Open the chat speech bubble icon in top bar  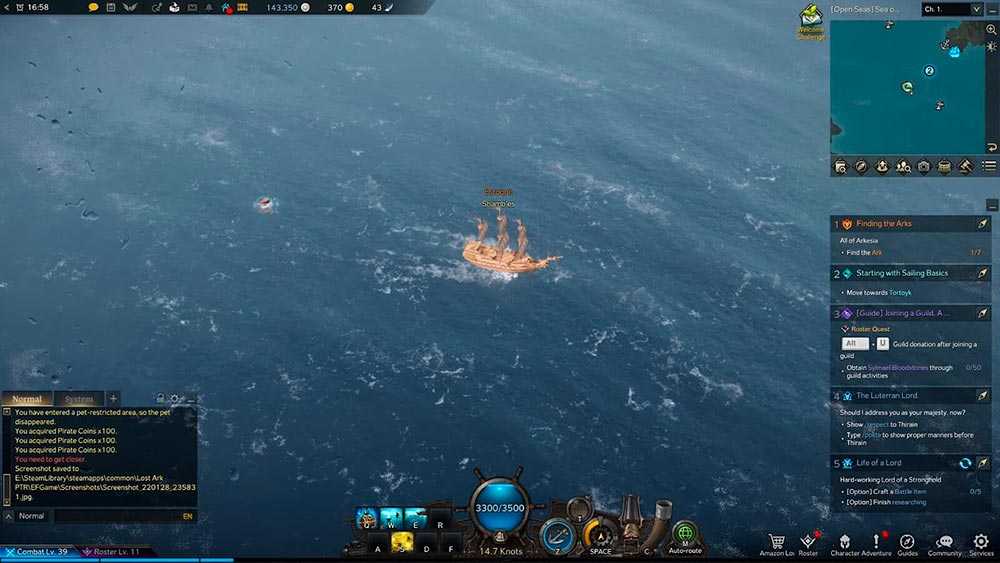[94, 8]
